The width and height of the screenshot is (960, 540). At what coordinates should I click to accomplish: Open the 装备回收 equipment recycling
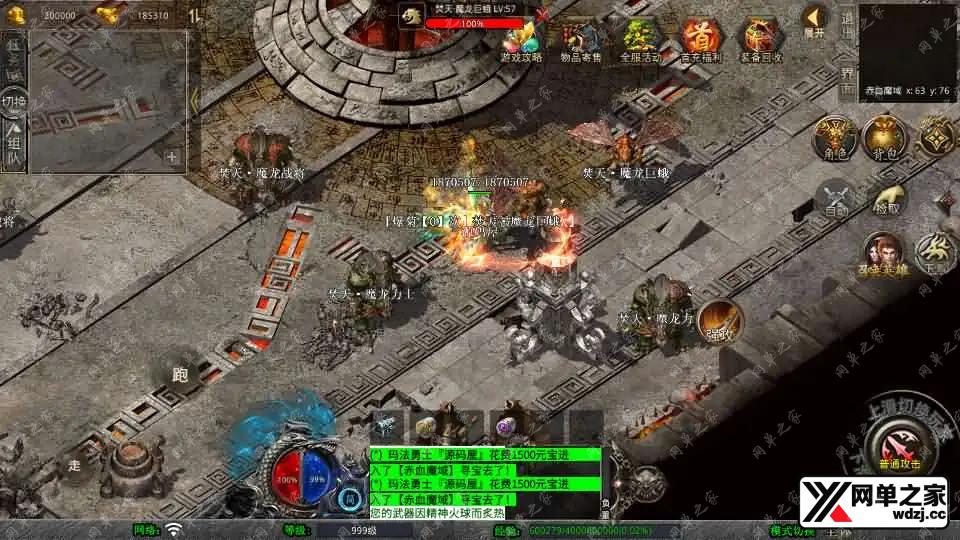pos(760,40)
